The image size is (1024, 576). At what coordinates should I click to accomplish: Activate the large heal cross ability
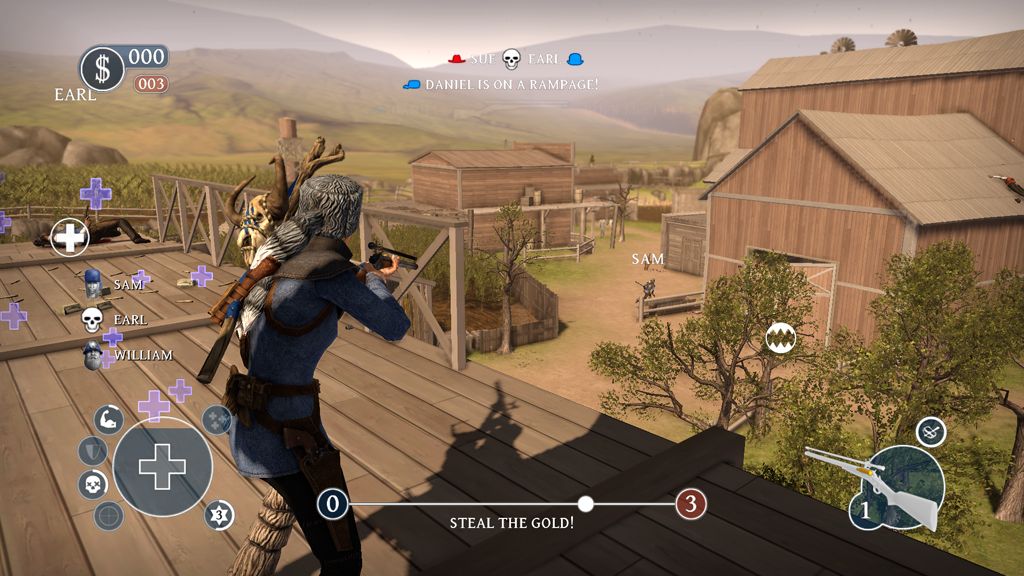point(162,466)
